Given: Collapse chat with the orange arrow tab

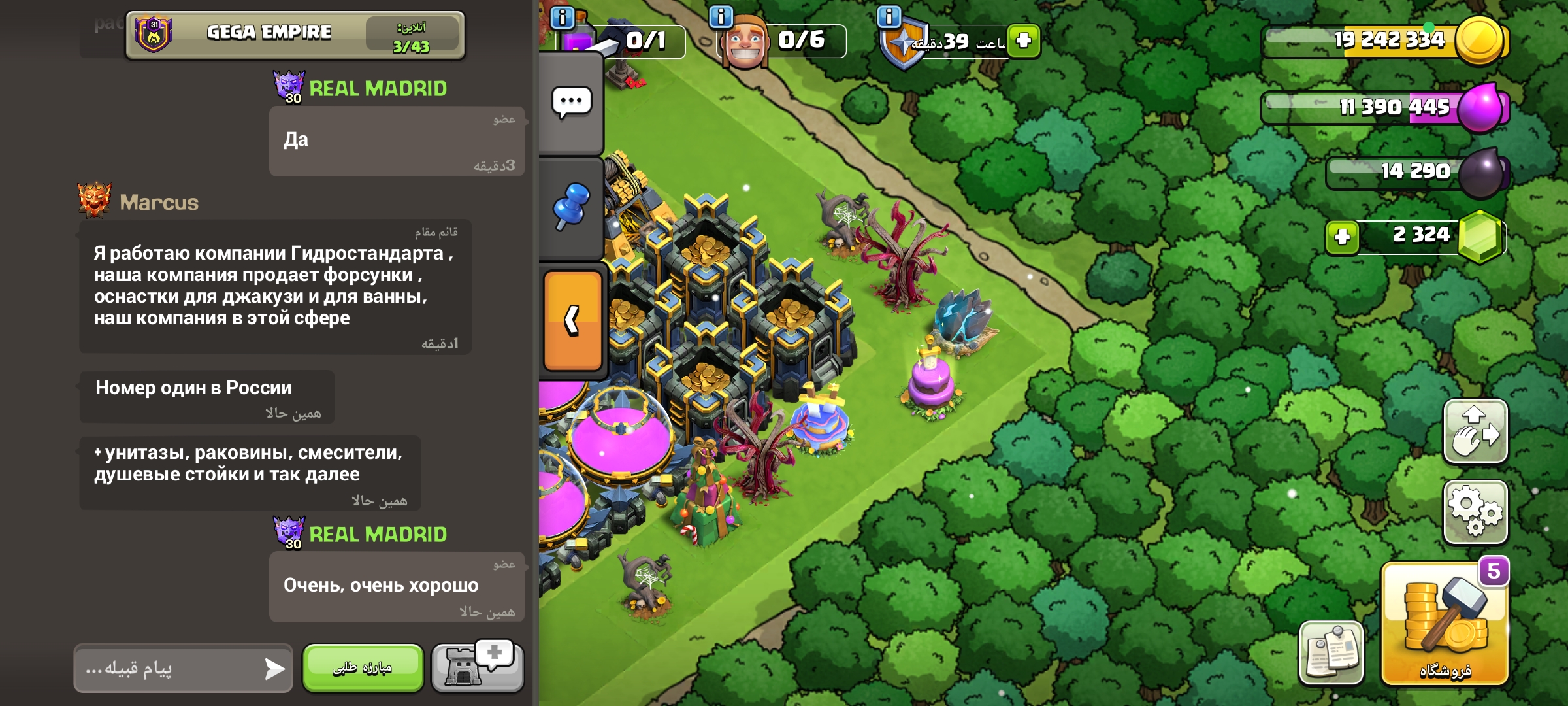Looking at the screenshot, I should [x=572, y=320].
